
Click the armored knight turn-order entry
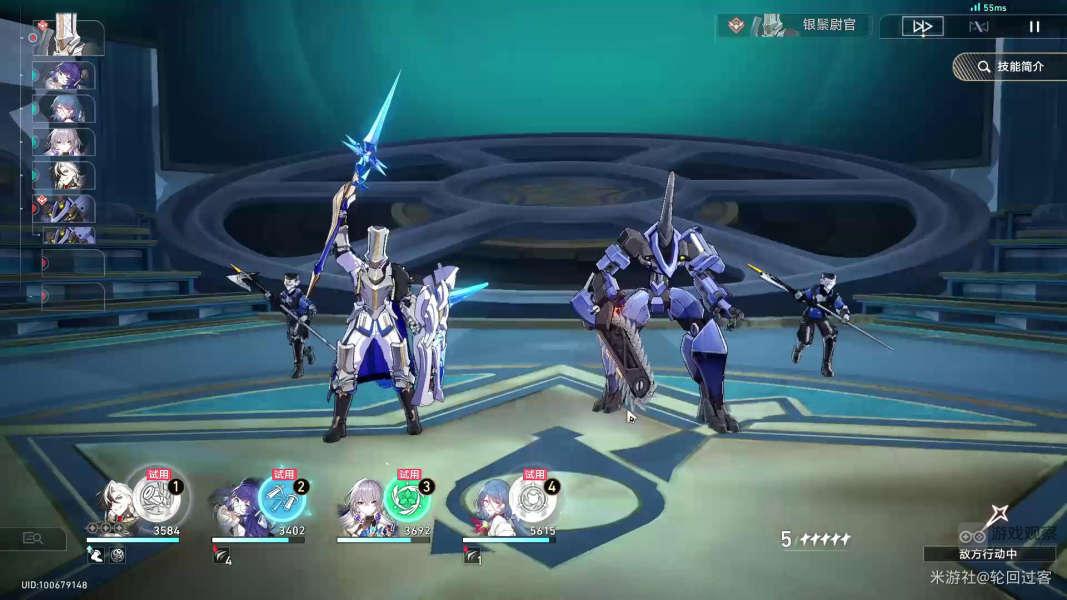(x=68, y=38)
